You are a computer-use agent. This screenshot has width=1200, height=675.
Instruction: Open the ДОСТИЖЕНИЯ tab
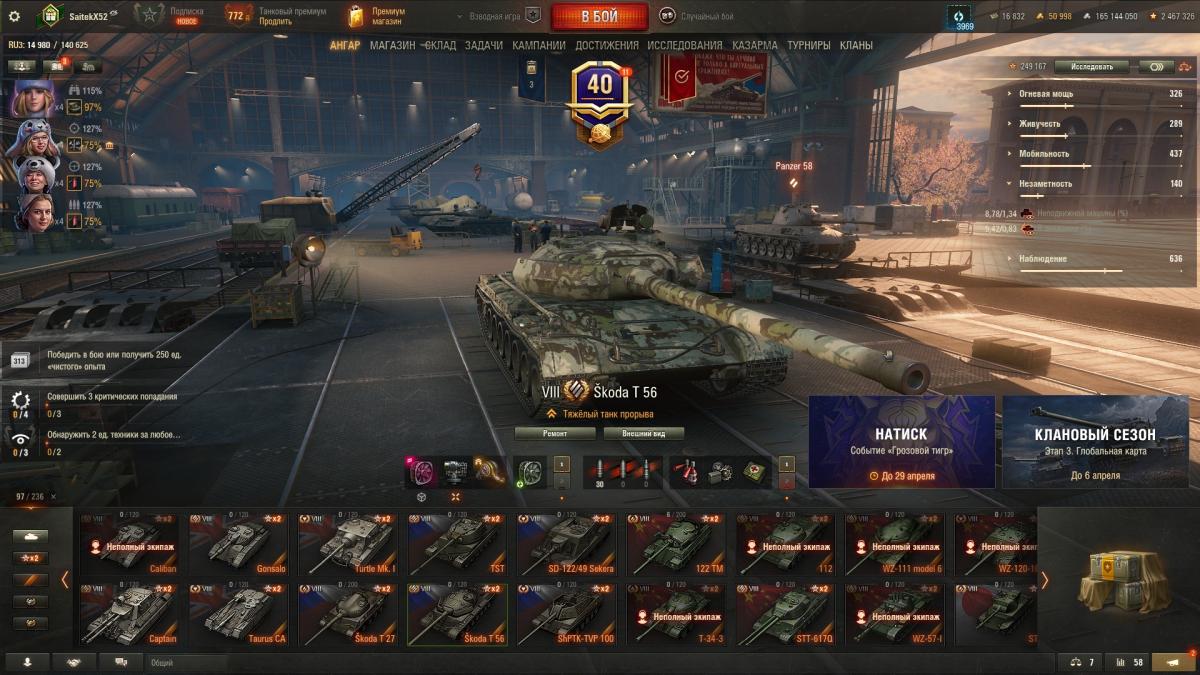(x=605, y=45)
